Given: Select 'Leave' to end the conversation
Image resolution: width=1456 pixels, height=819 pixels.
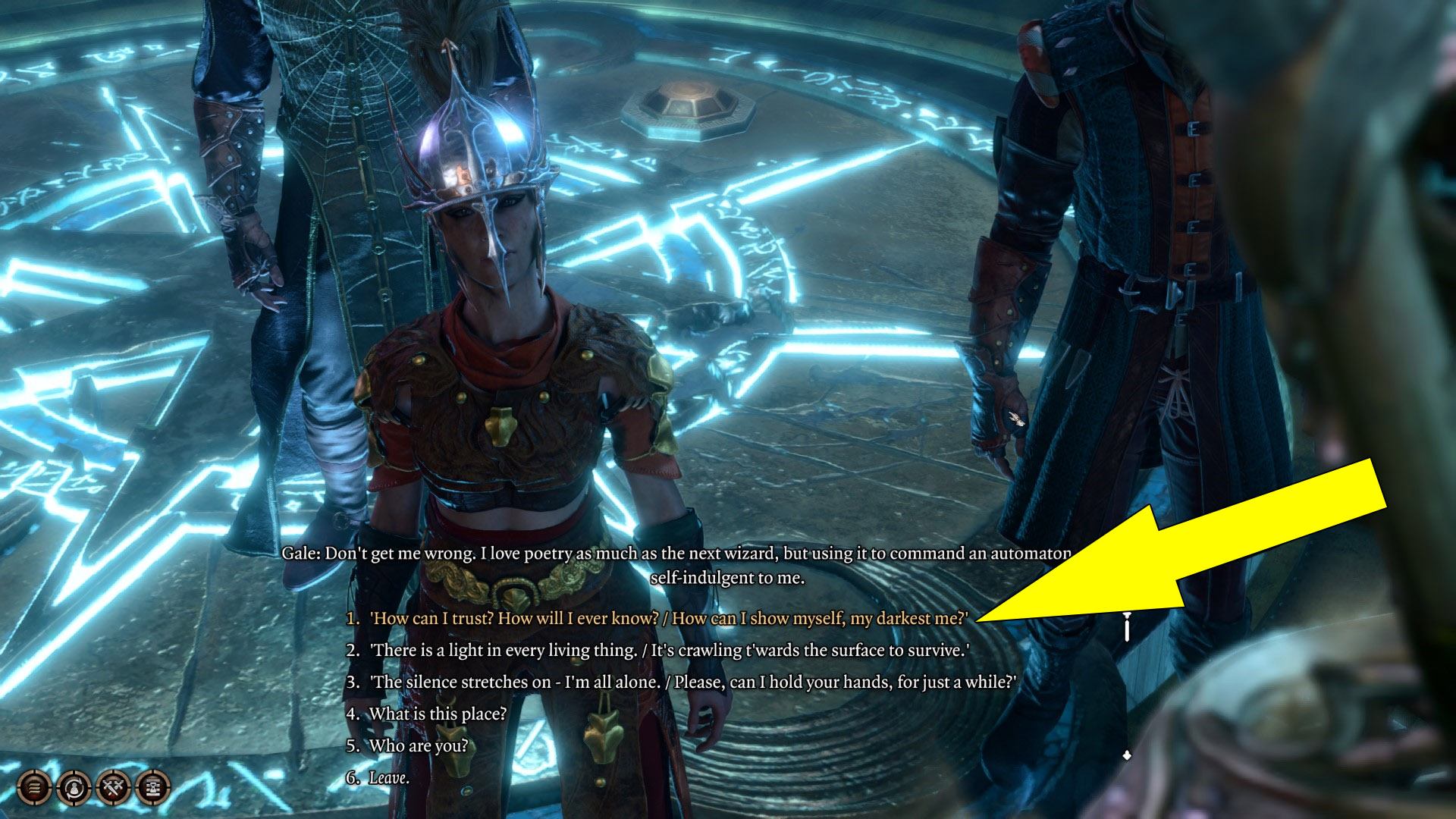Looking at the screenshot, I should point(388,778).
